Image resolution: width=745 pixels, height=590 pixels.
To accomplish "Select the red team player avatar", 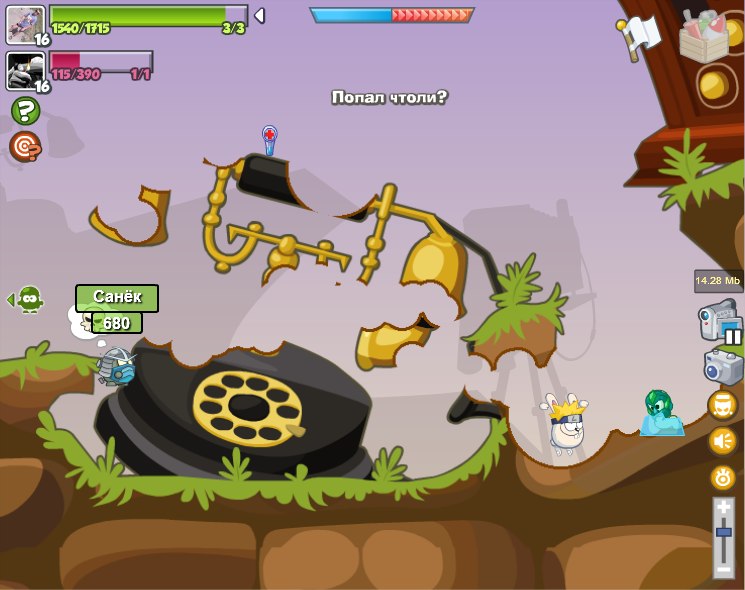I will (x=25, y=71).
